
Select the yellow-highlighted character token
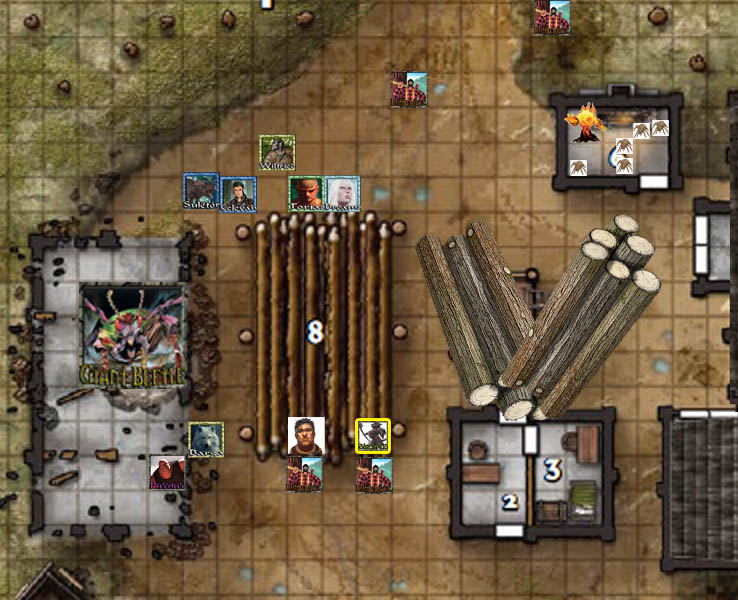tap(373, 436)
